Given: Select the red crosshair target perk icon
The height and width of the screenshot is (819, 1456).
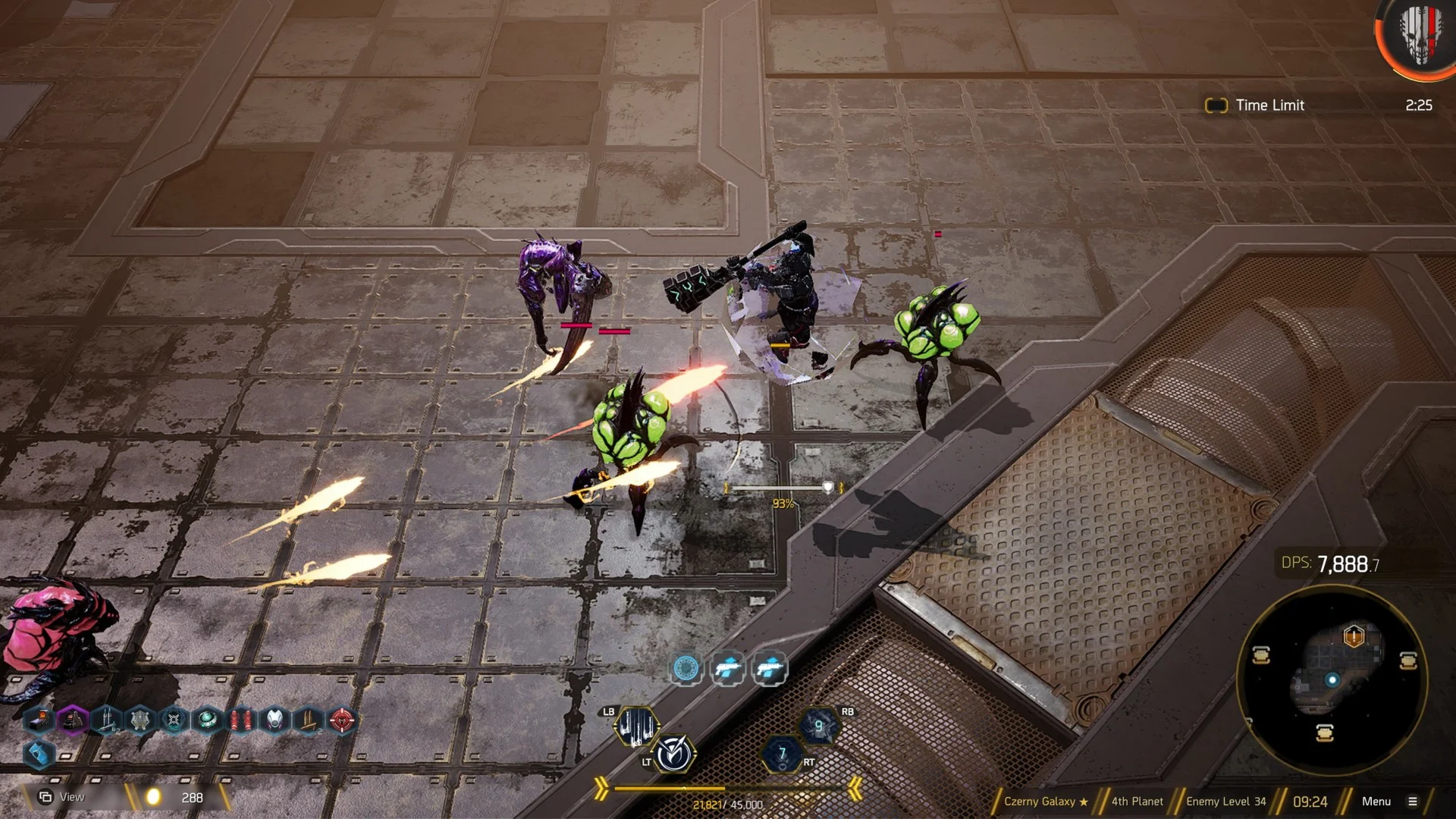Looking at the screenshot, I should point(341,719).
